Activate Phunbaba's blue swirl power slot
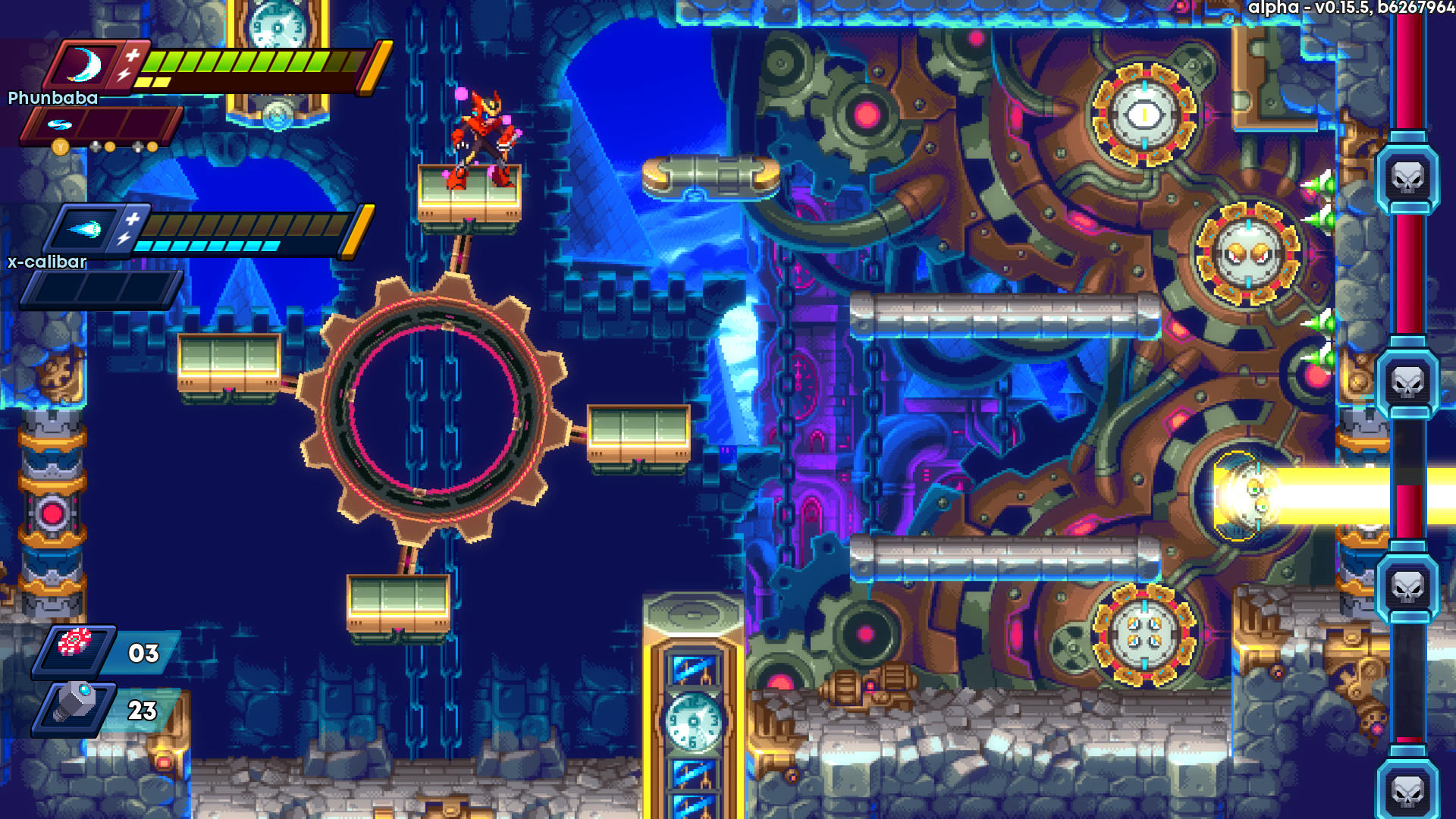Image resolution: width=1456 pixels, height=819 pixels. pyautogui.click(x=59, y=124)
